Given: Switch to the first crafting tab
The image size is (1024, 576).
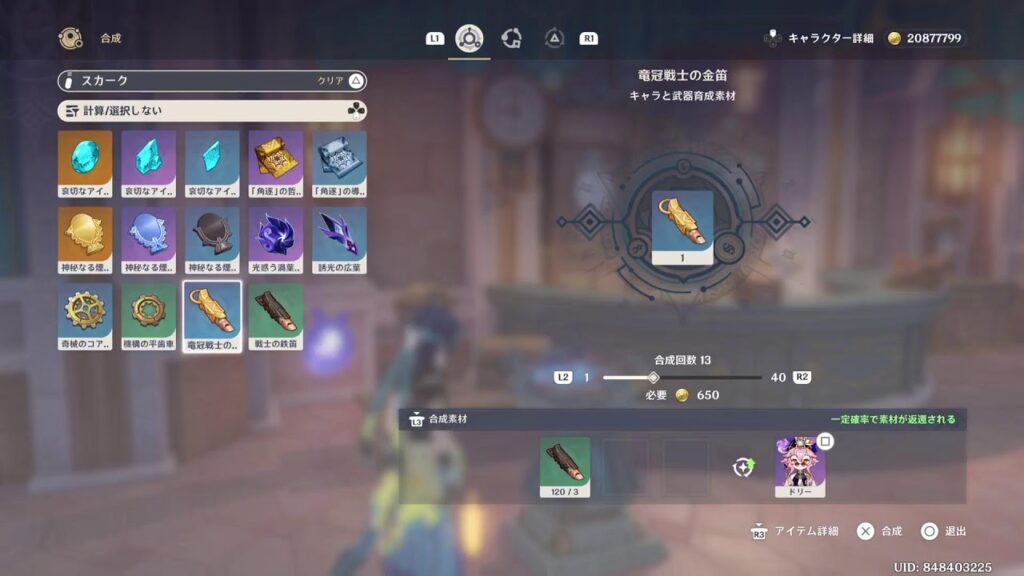Looking at the screenshot, I should pyautogui.click(x=468, y=38).
